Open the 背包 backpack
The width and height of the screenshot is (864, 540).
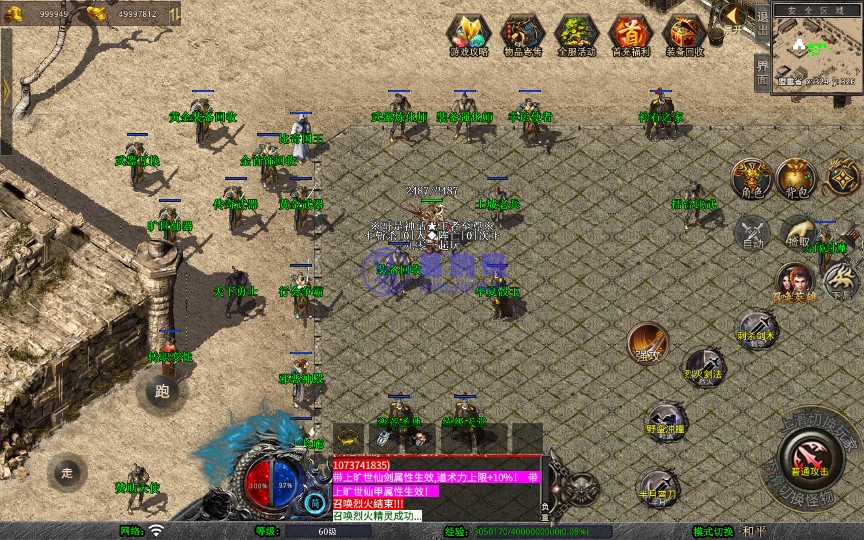(x=796, y=178)
